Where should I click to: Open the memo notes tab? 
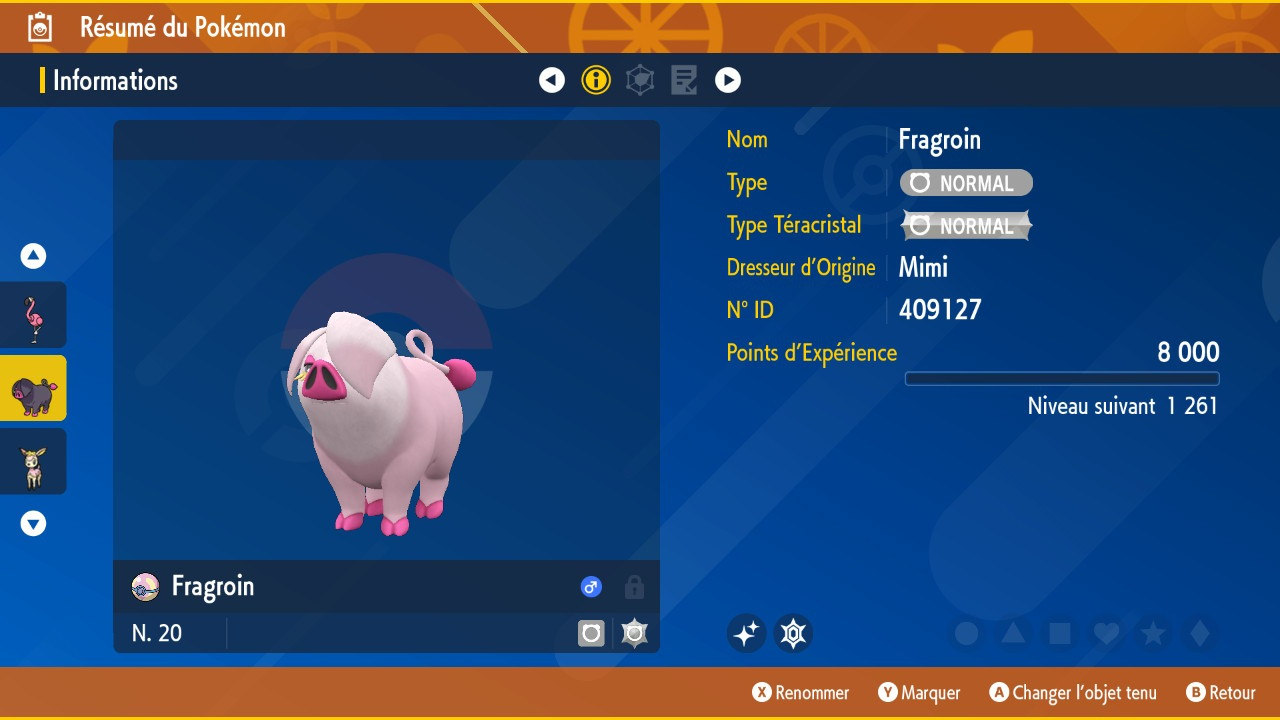(684, 80)
